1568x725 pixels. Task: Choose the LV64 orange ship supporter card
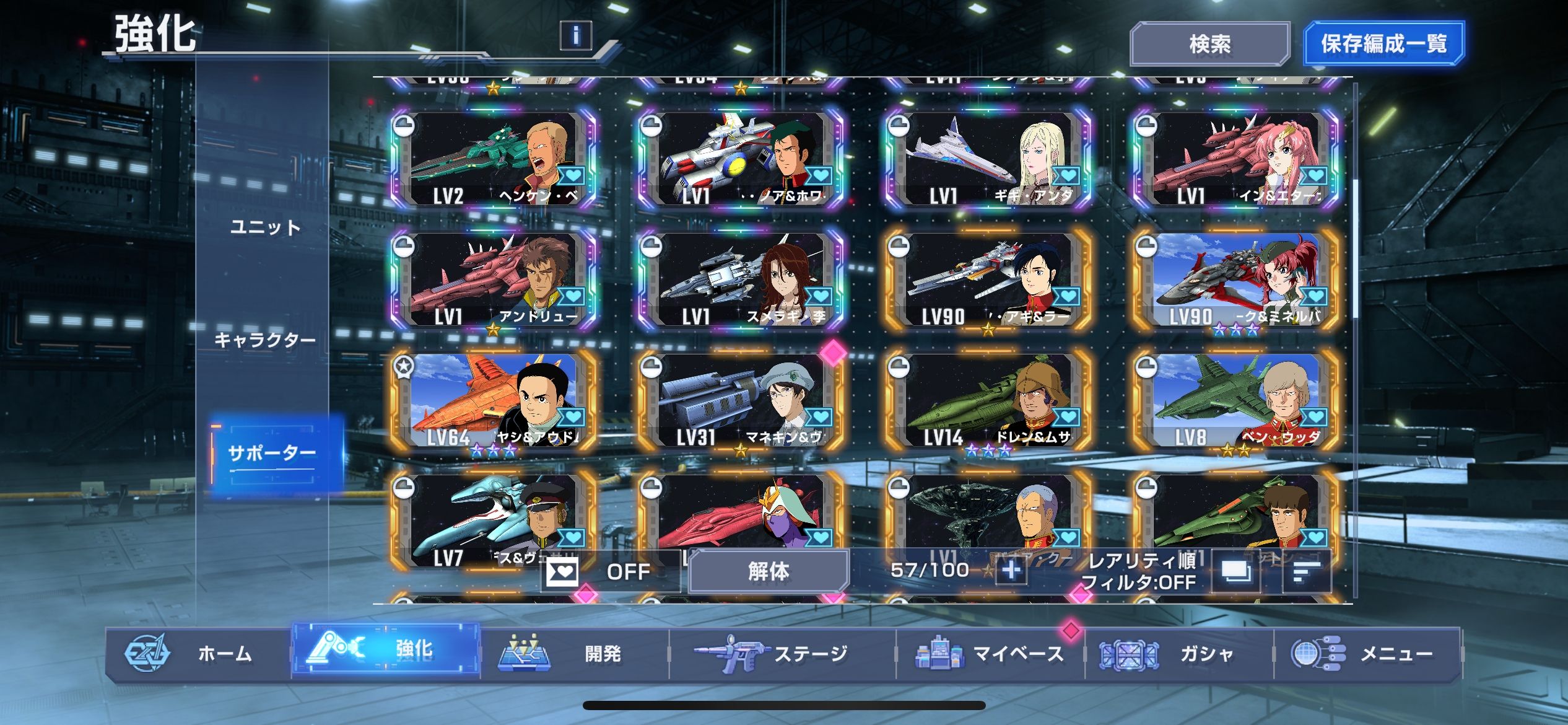[x=494, y=400]
